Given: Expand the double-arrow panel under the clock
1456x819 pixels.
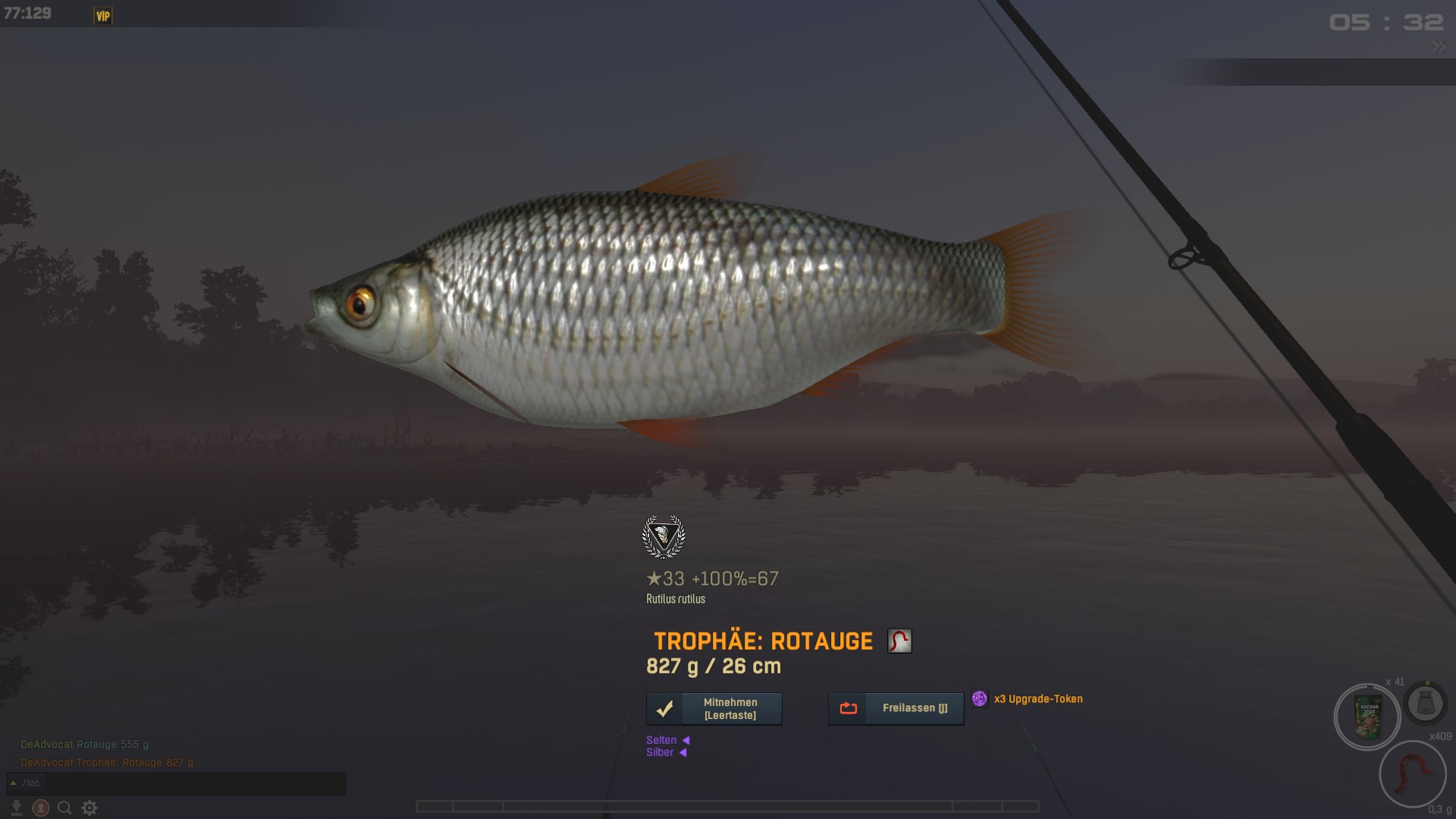Looking at the screenshot, I should 1439,47.
